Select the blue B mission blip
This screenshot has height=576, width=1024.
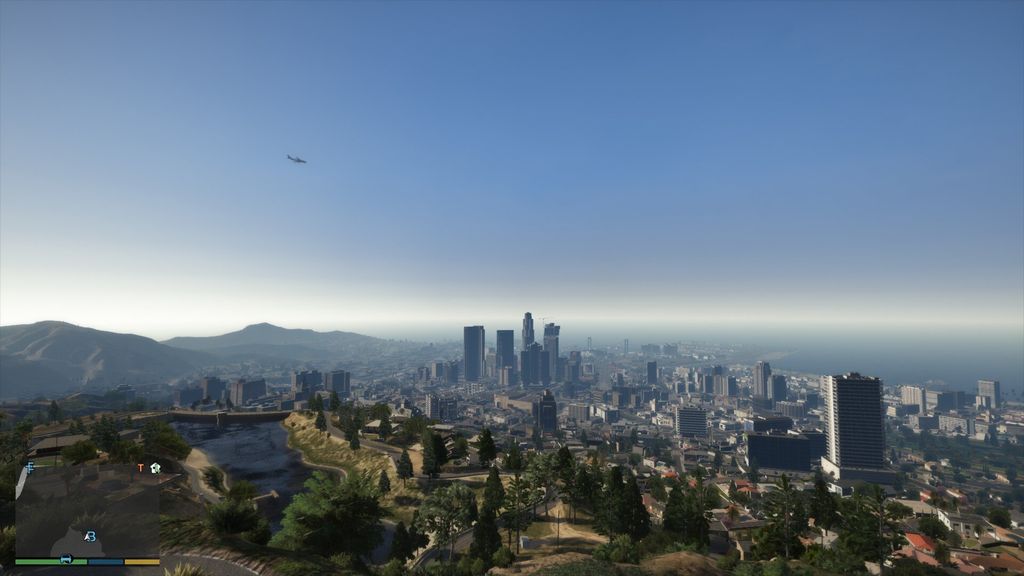point(90,536)
